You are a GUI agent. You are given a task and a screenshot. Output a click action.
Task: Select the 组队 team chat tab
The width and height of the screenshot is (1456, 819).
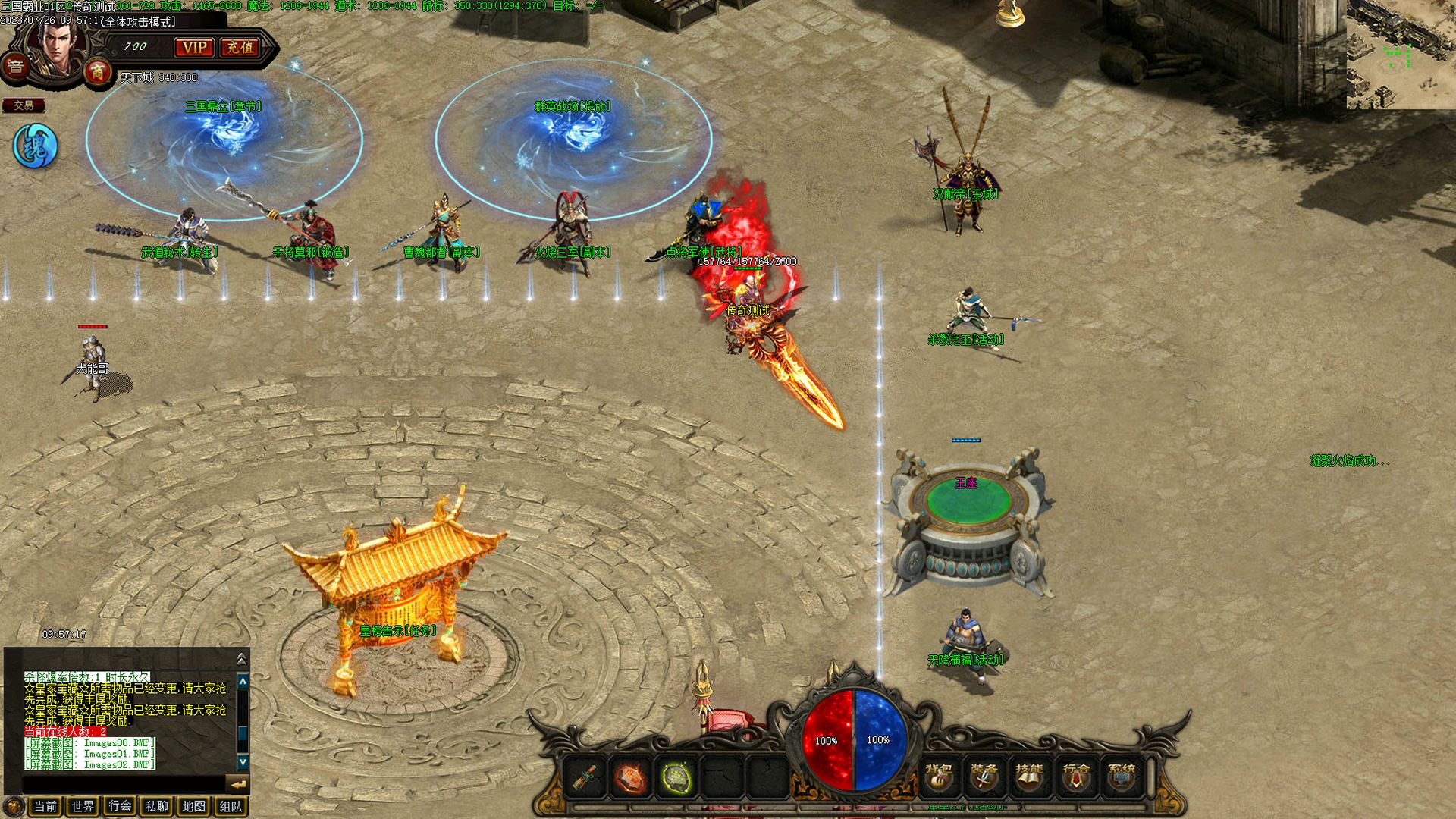point(231,806)
